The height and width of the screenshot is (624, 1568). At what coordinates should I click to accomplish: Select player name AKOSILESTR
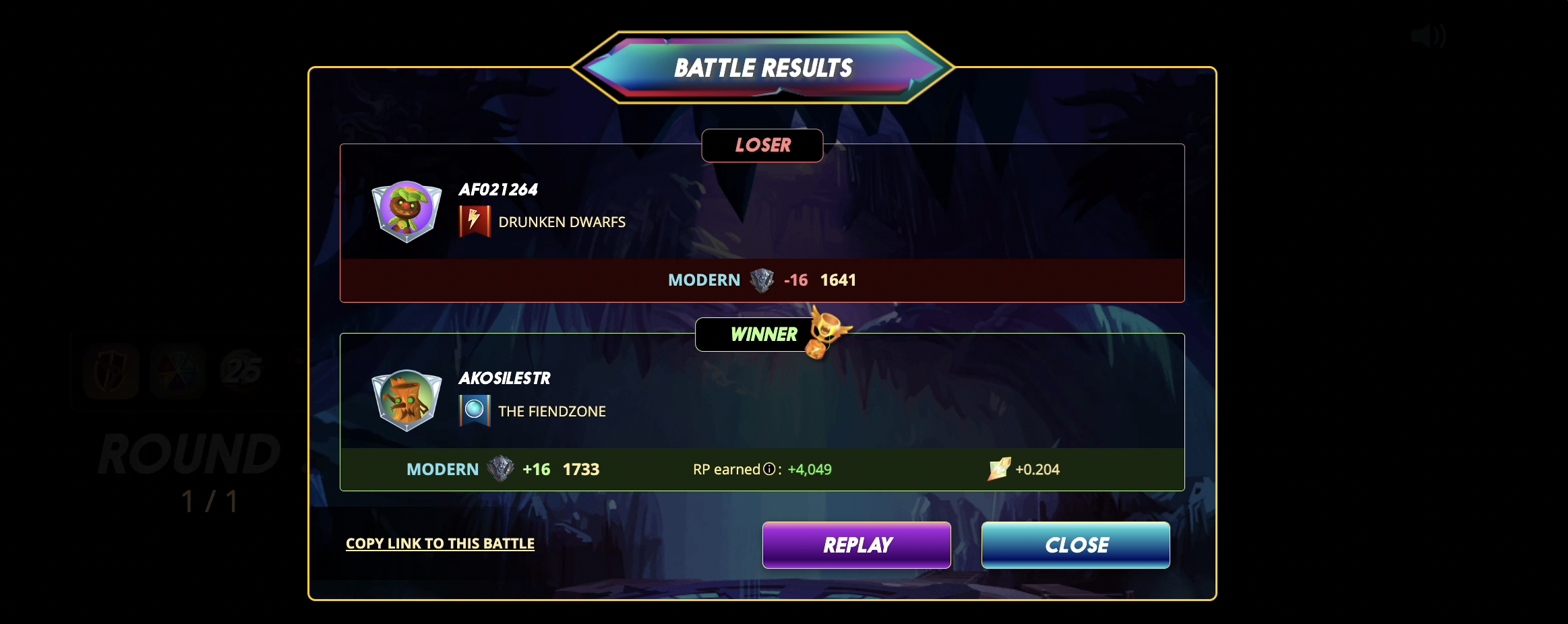pyautogui.click(x=504, y=378)
